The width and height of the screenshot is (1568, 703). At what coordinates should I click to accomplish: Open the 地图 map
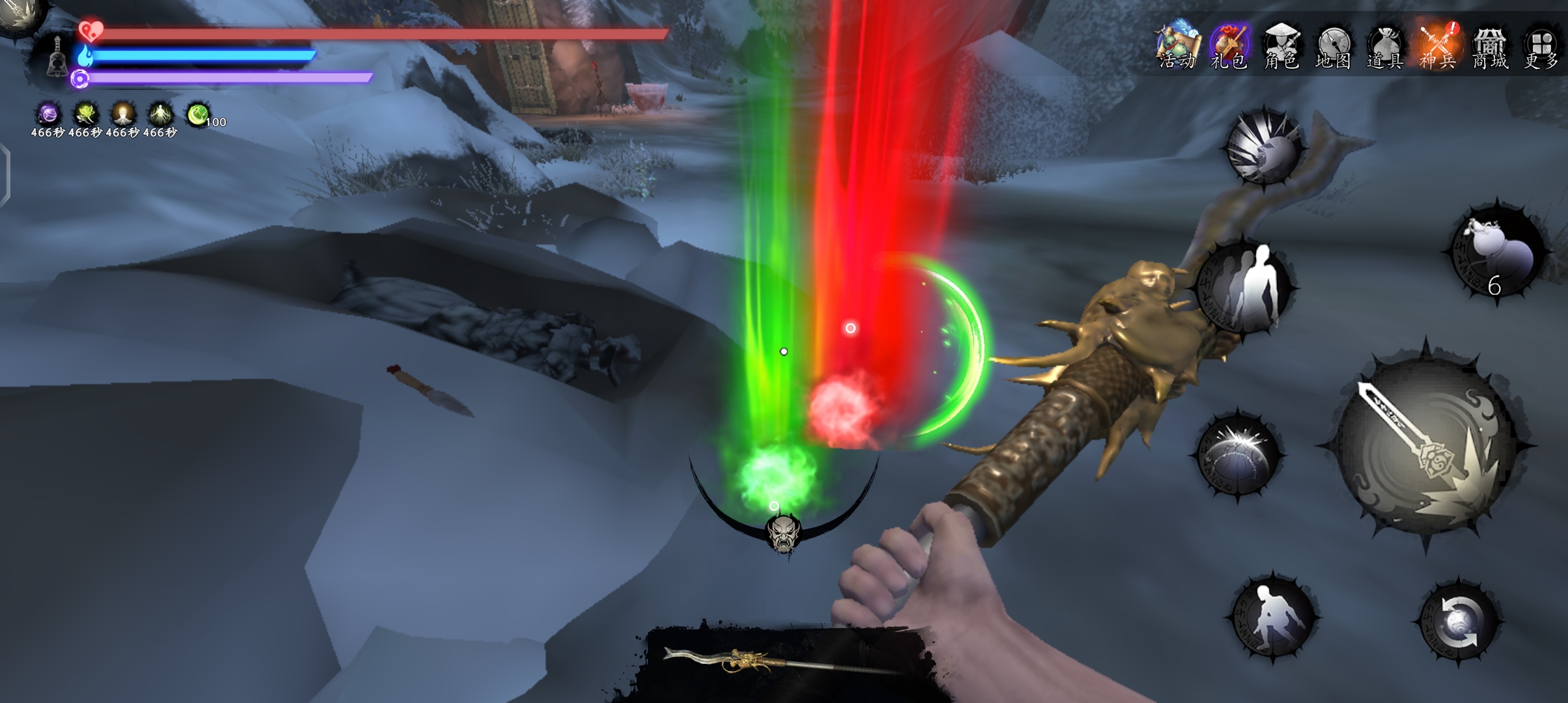(x=1333, y=46)
